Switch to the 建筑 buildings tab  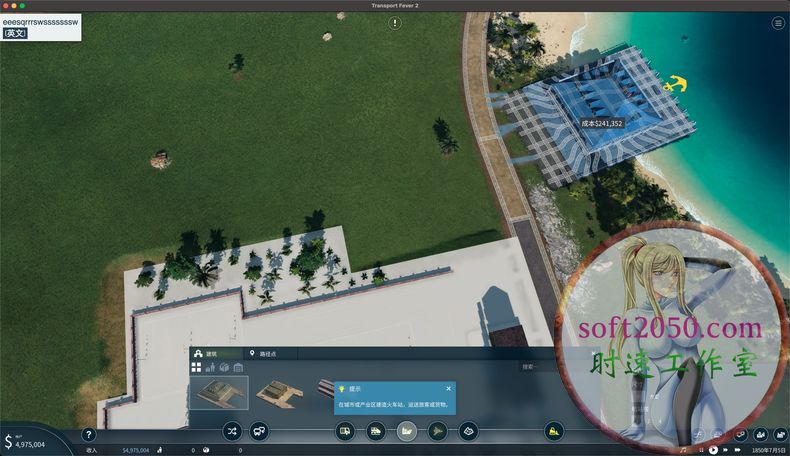pos(211,354)
